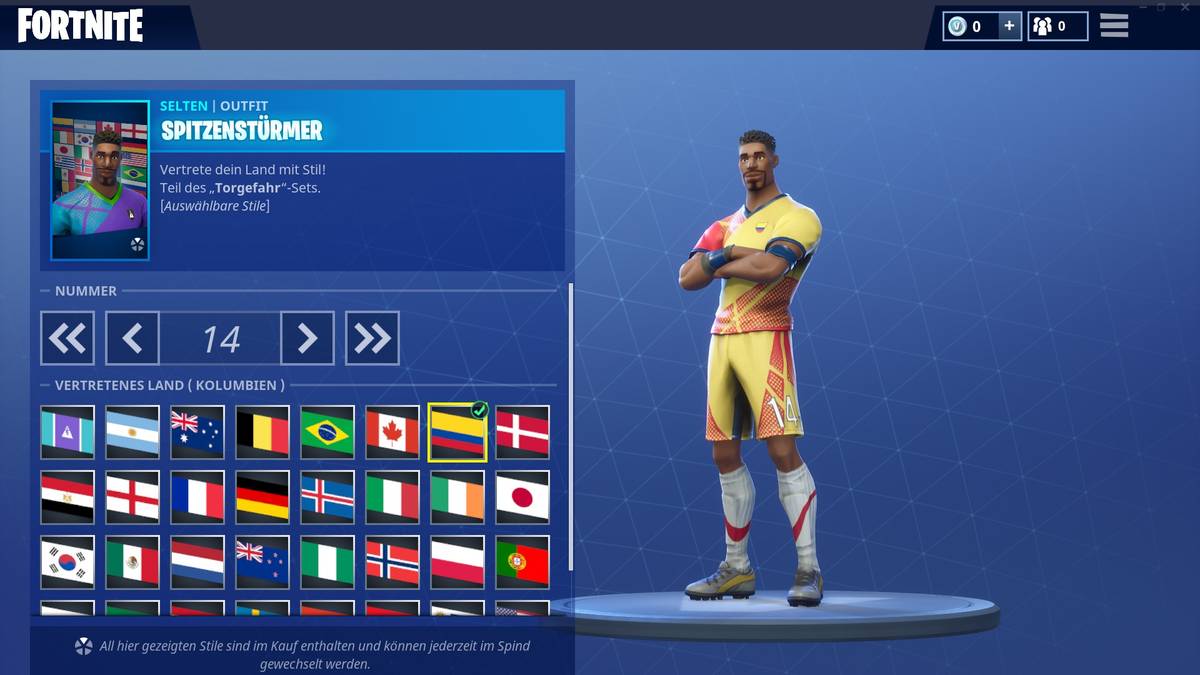Pick the England flag style
The image size is (1200, 675).
[x=132, y=497]
